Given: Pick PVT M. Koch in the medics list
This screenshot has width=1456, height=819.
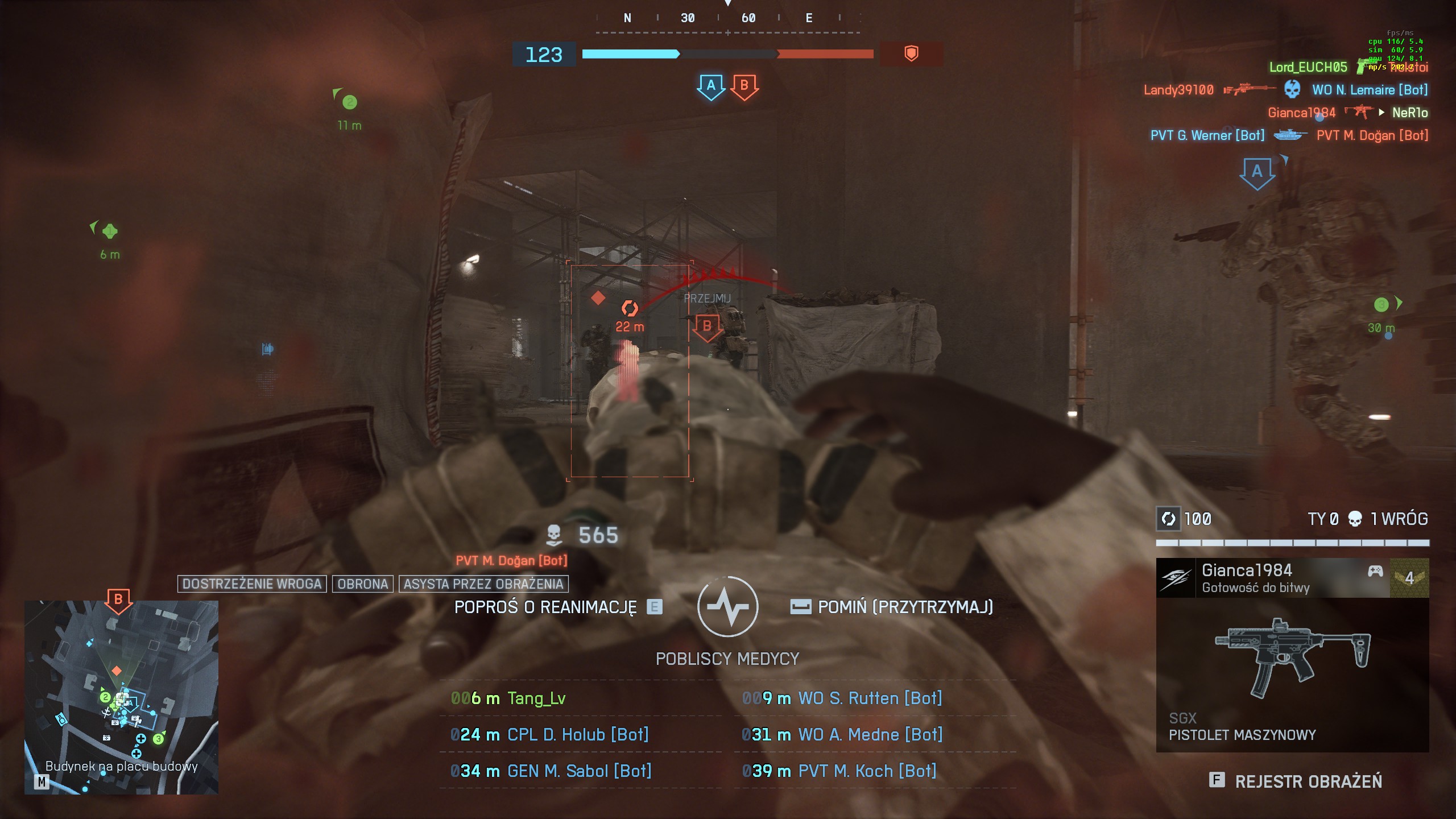Looking at the screenshot, I should pos(867,771).
